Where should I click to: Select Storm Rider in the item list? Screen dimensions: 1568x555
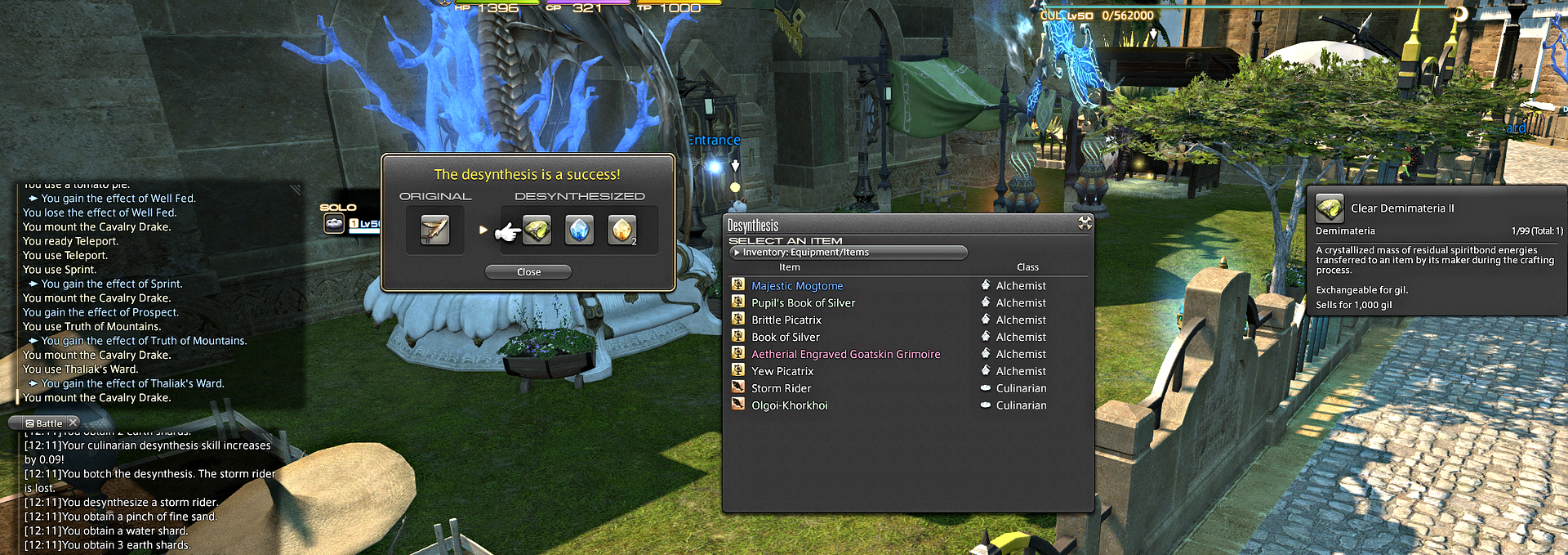(x=781, y=389)
